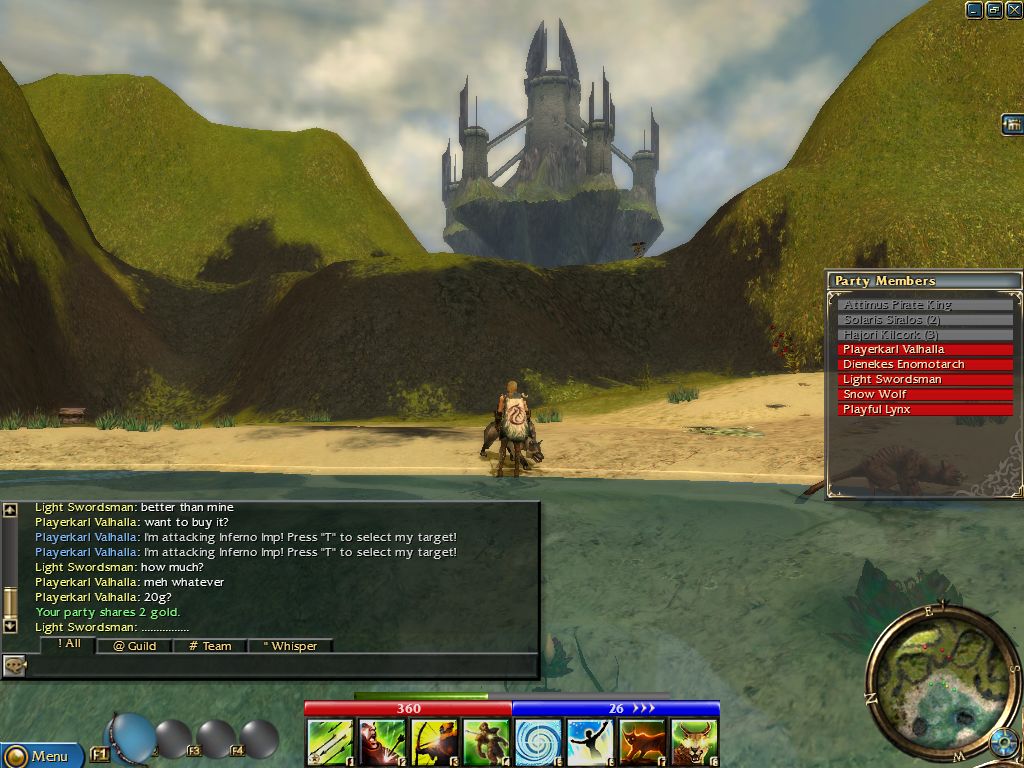Click the chat log scroll-up arrow

click(x=10, y=510)
